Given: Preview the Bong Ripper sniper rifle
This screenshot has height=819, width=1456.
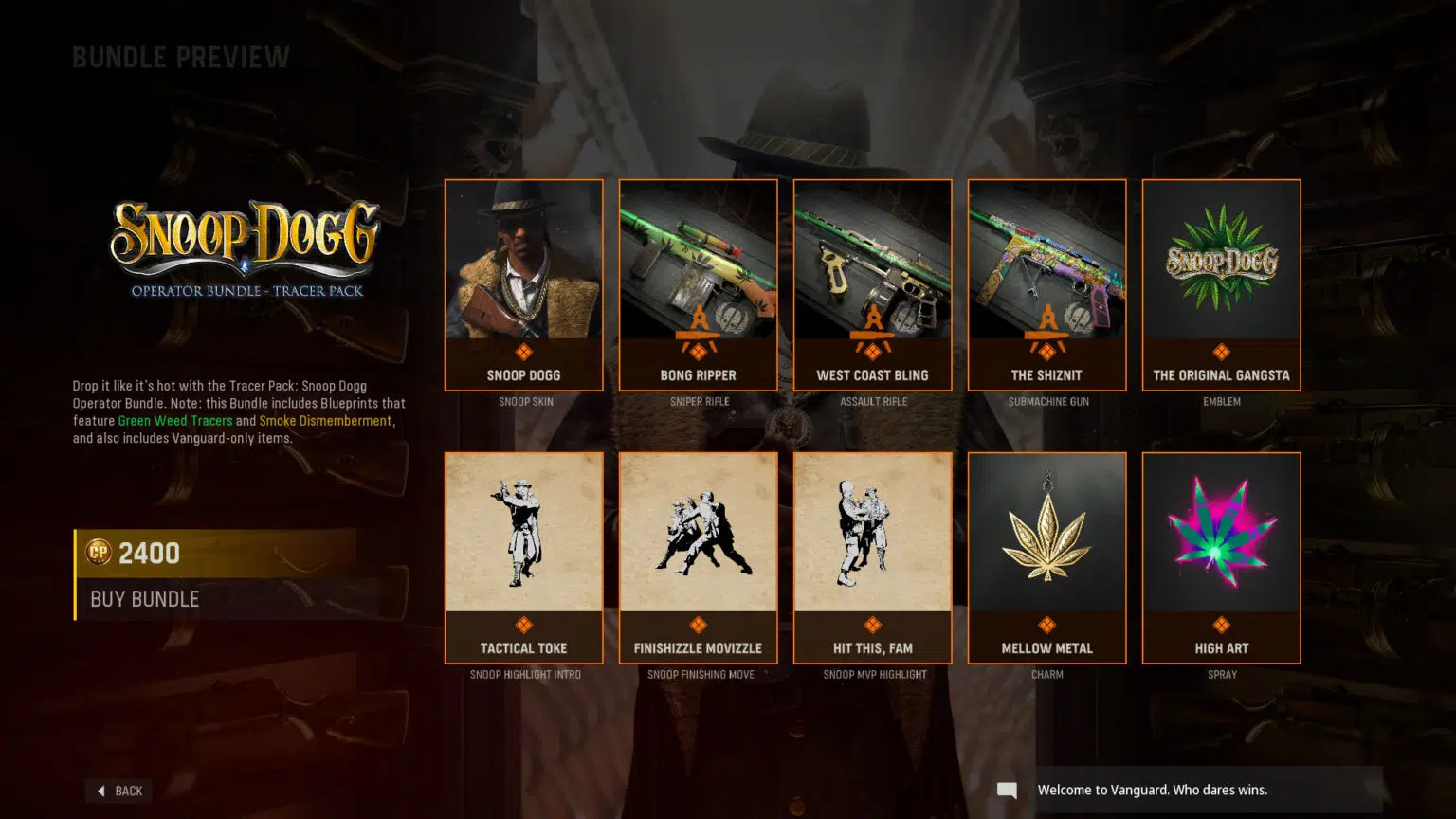Looking at the screenshot, I should (698, 284).
